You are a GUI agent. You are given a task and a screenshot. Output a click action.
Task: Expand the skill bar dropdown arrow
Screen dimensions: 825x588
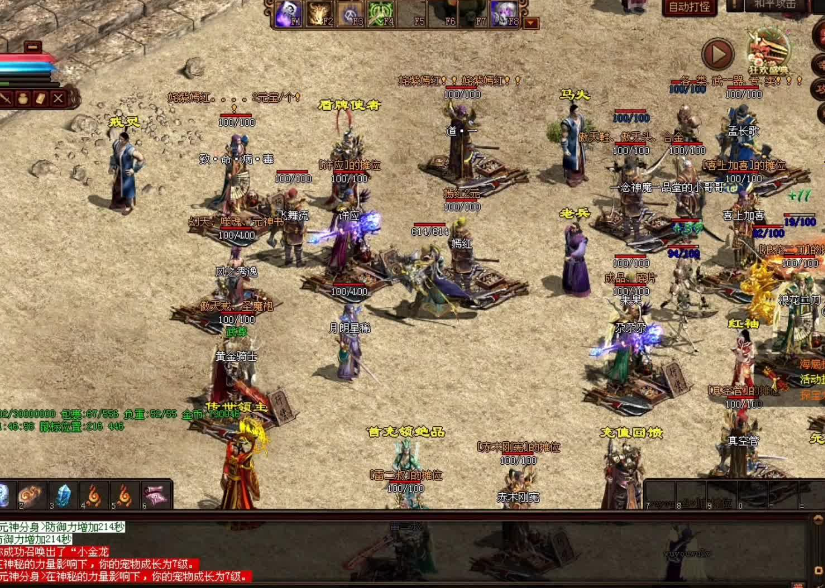531,22
